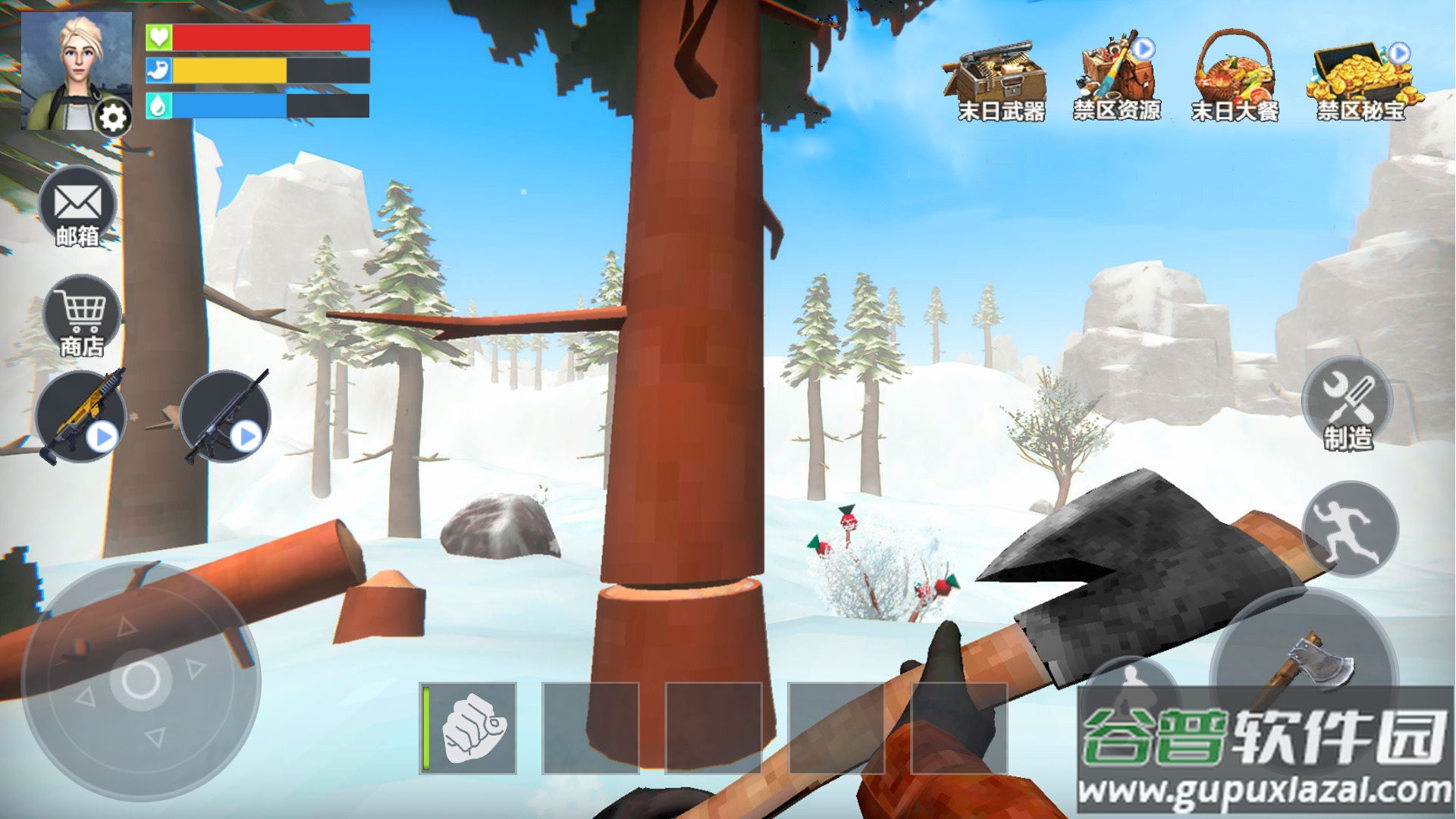Tap the player character portrait
Image resolution: width=1456 pixels, height=819 pixels.
pos(68,70)
